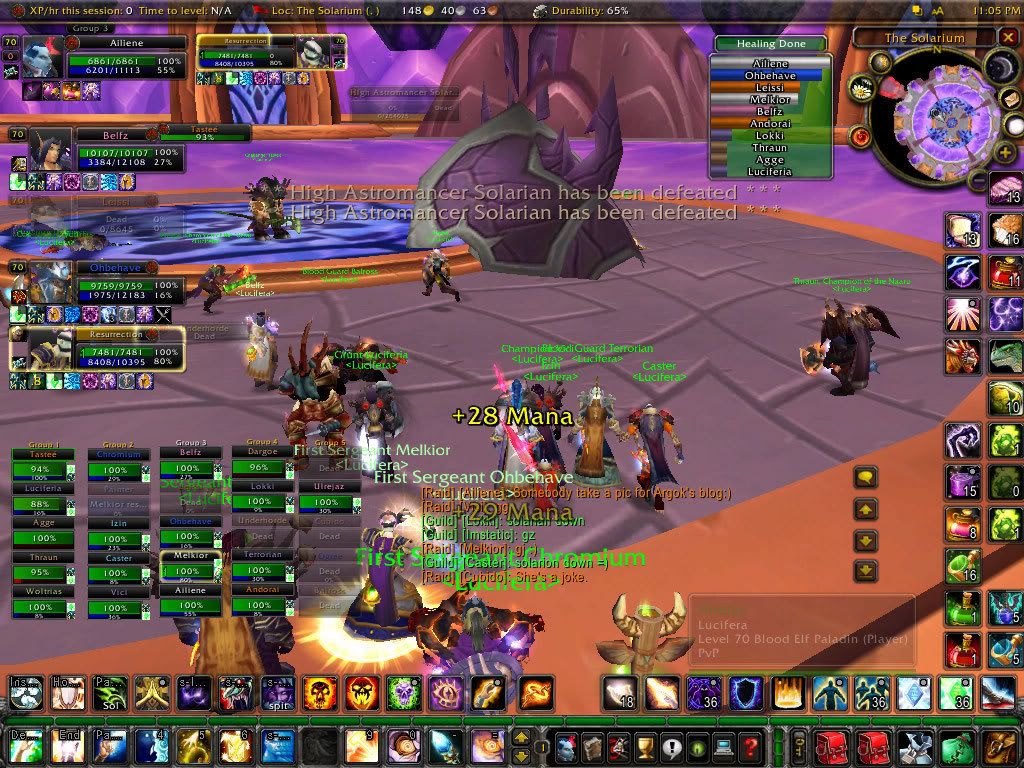Open the chat menu speech bubble button
Screen dimensions: 1024x768
click(865, 478)
